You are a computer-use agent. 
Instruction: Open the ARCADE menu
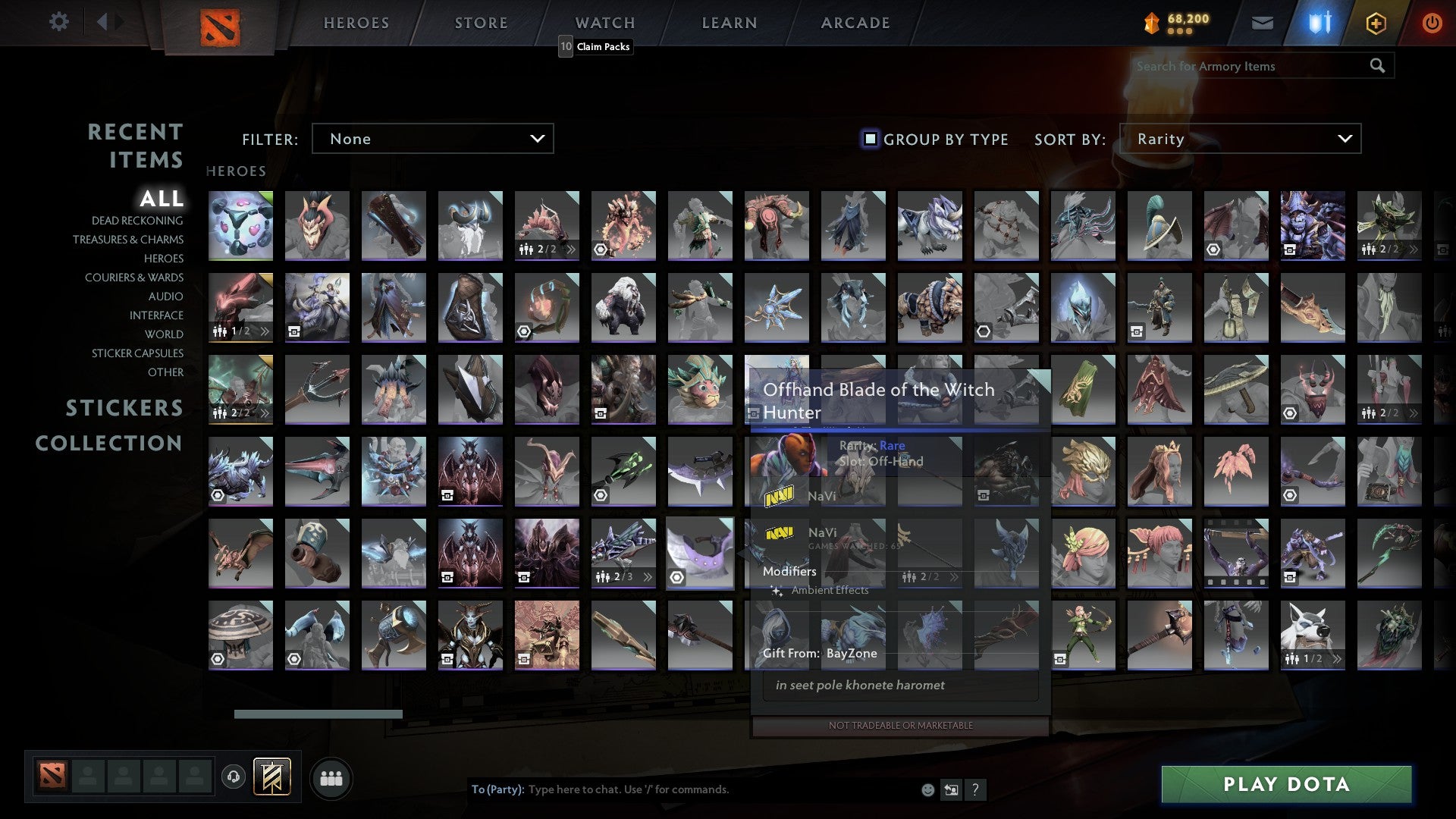point(855,22)
